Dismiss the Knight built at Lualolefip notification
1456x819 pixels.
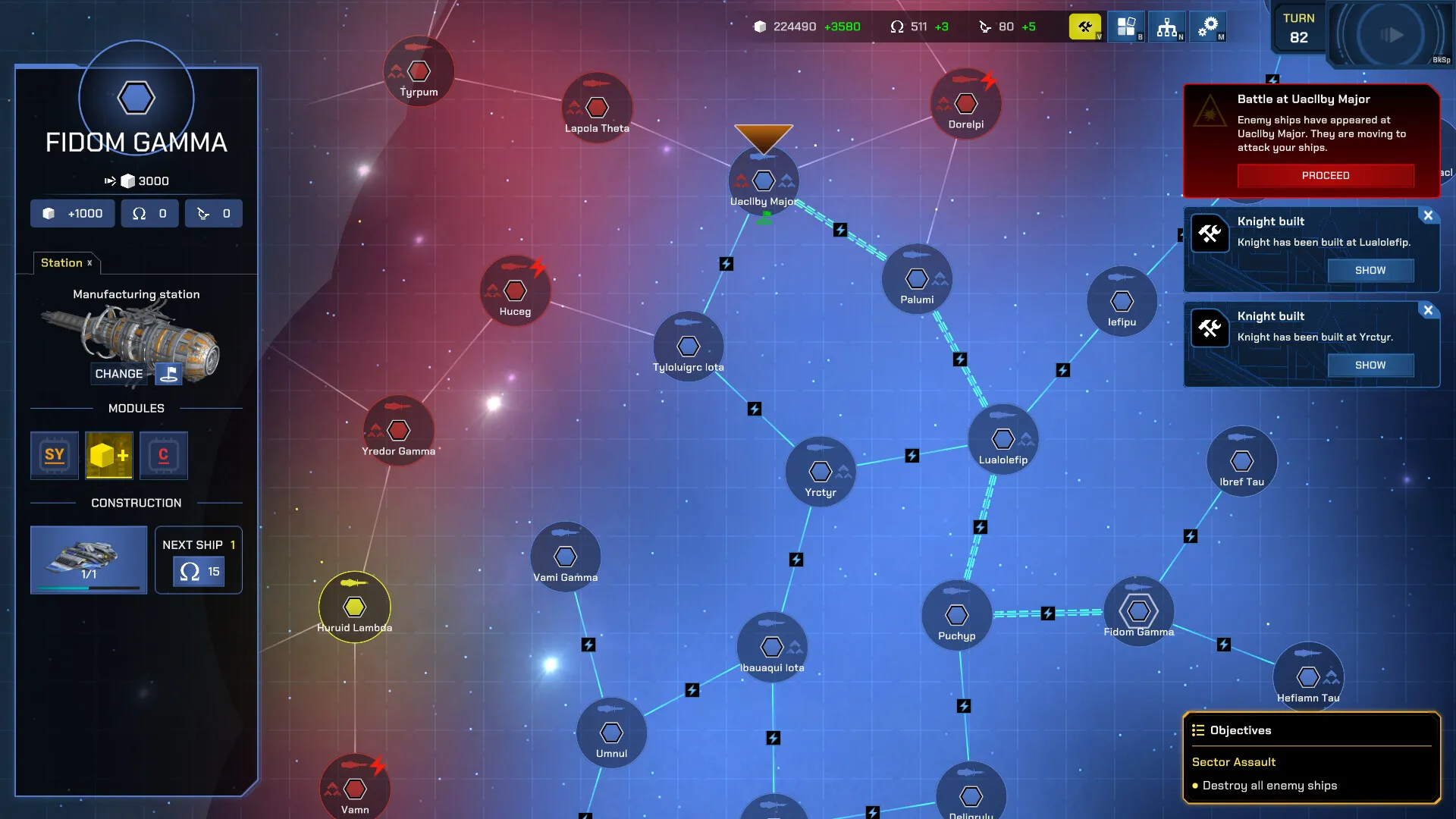[x=1429, y=215]
